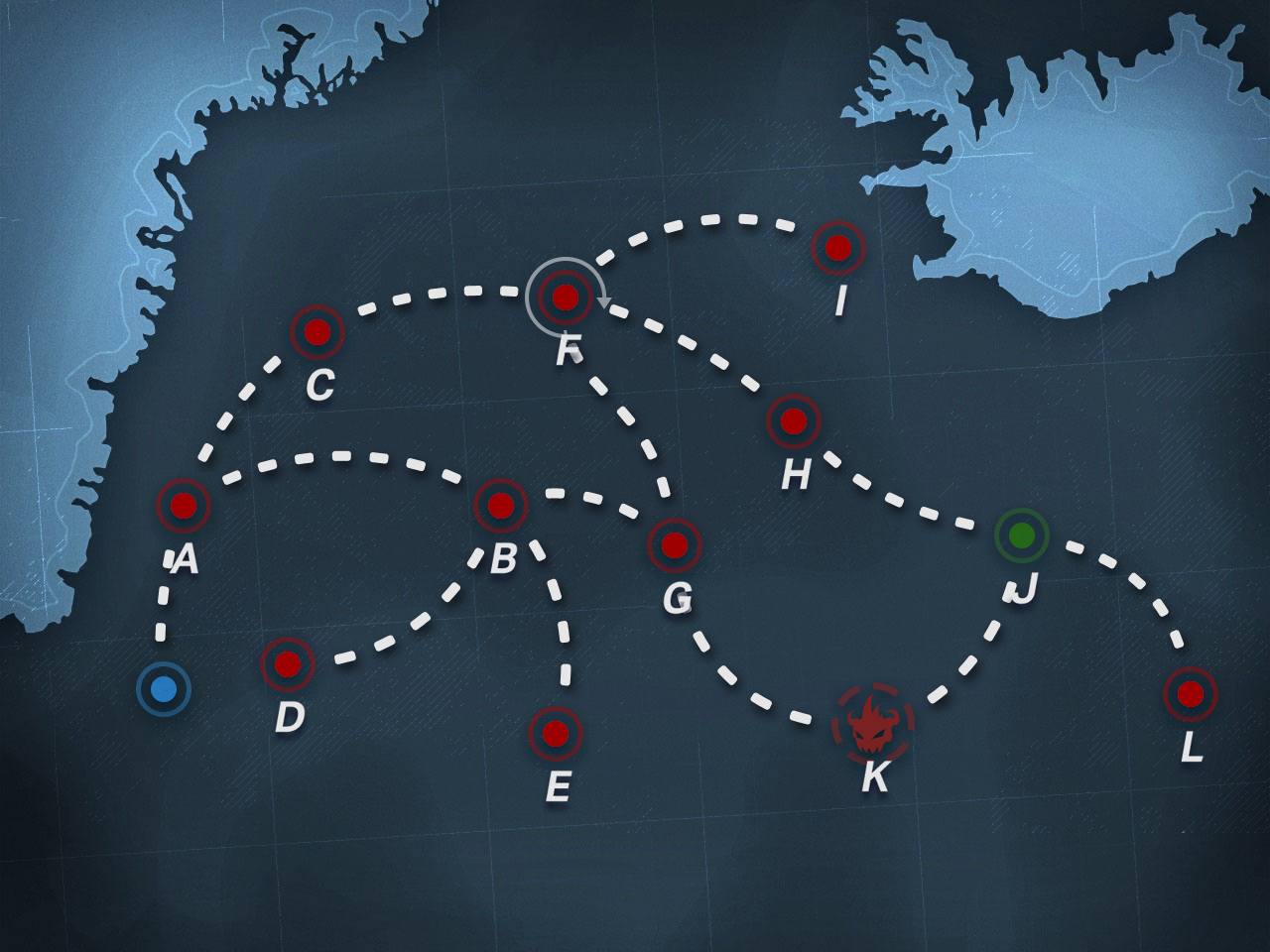The height and width of the screenshot is (952, 1270).
Task: Click the blue starting point node
Action: tap(164, 688)
